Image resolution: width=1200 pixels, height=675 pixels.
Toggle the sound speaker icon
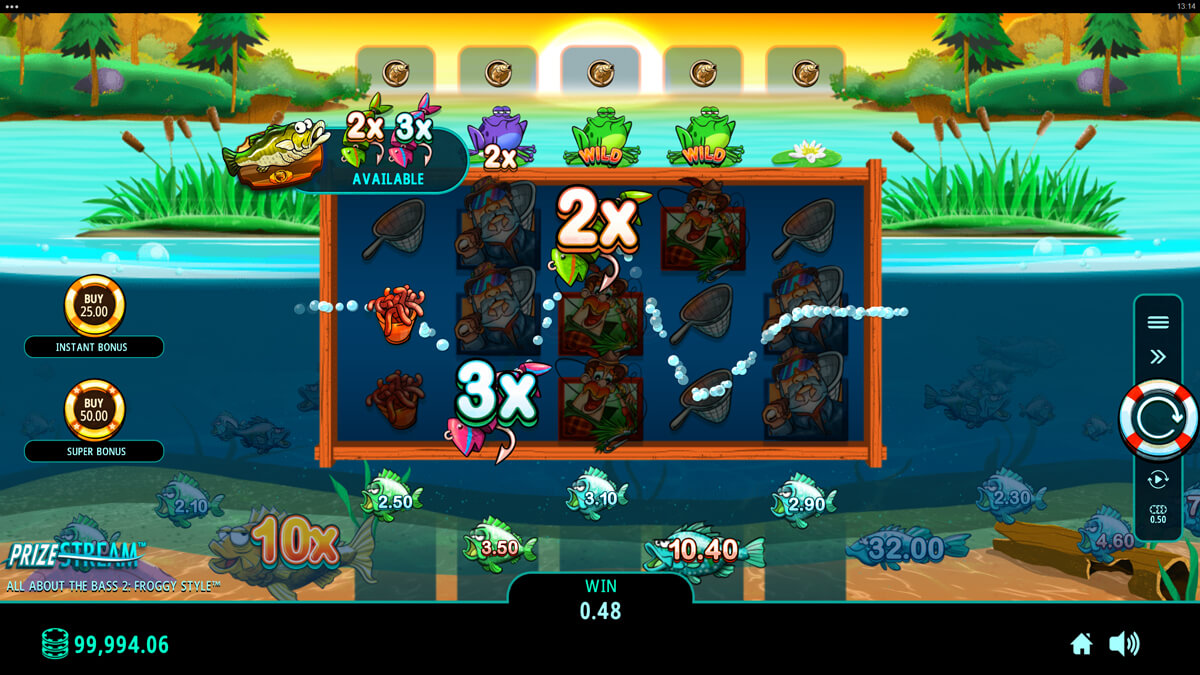pyautogui.click(x=1124, y=644)
